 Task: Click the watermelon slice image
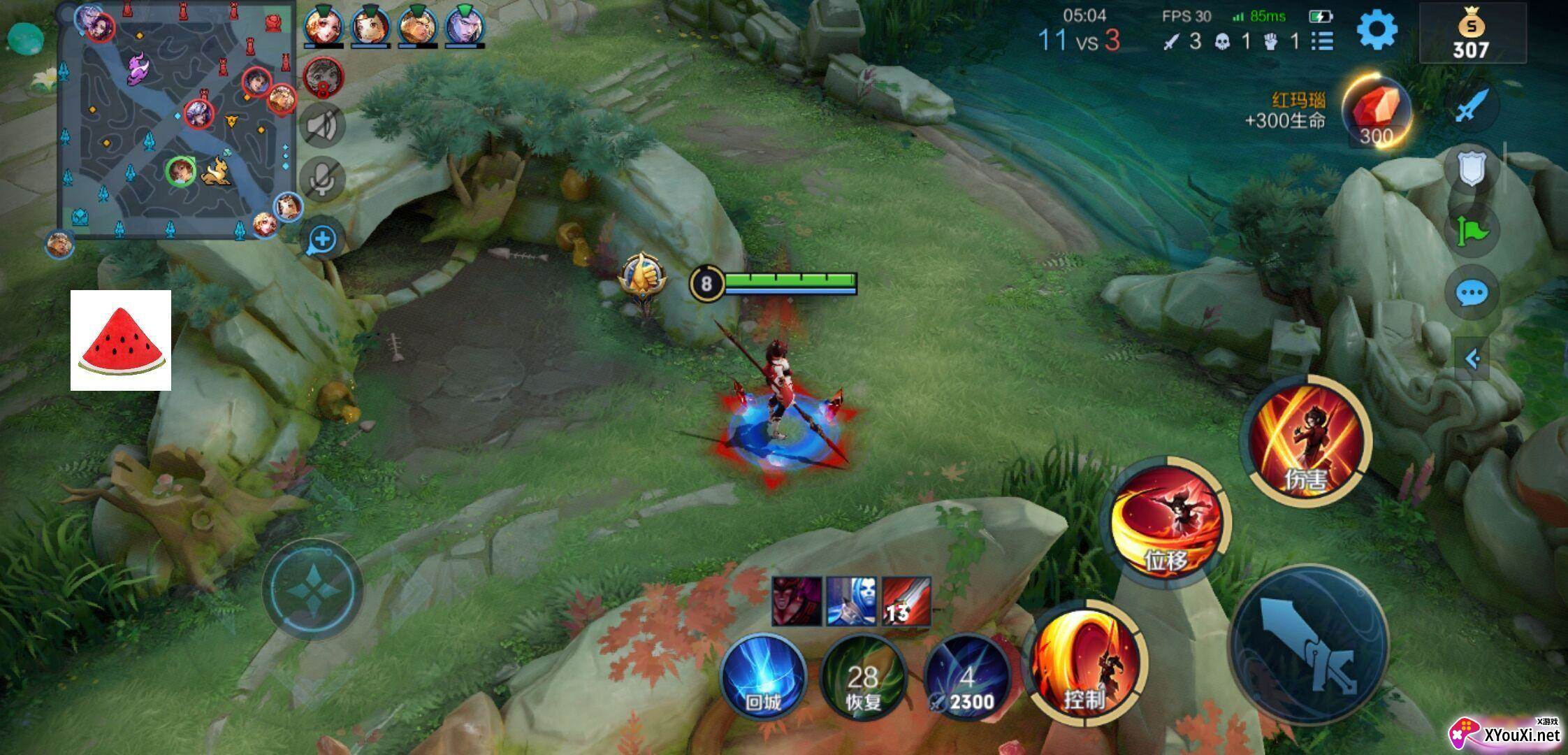[x=121, y=340]
